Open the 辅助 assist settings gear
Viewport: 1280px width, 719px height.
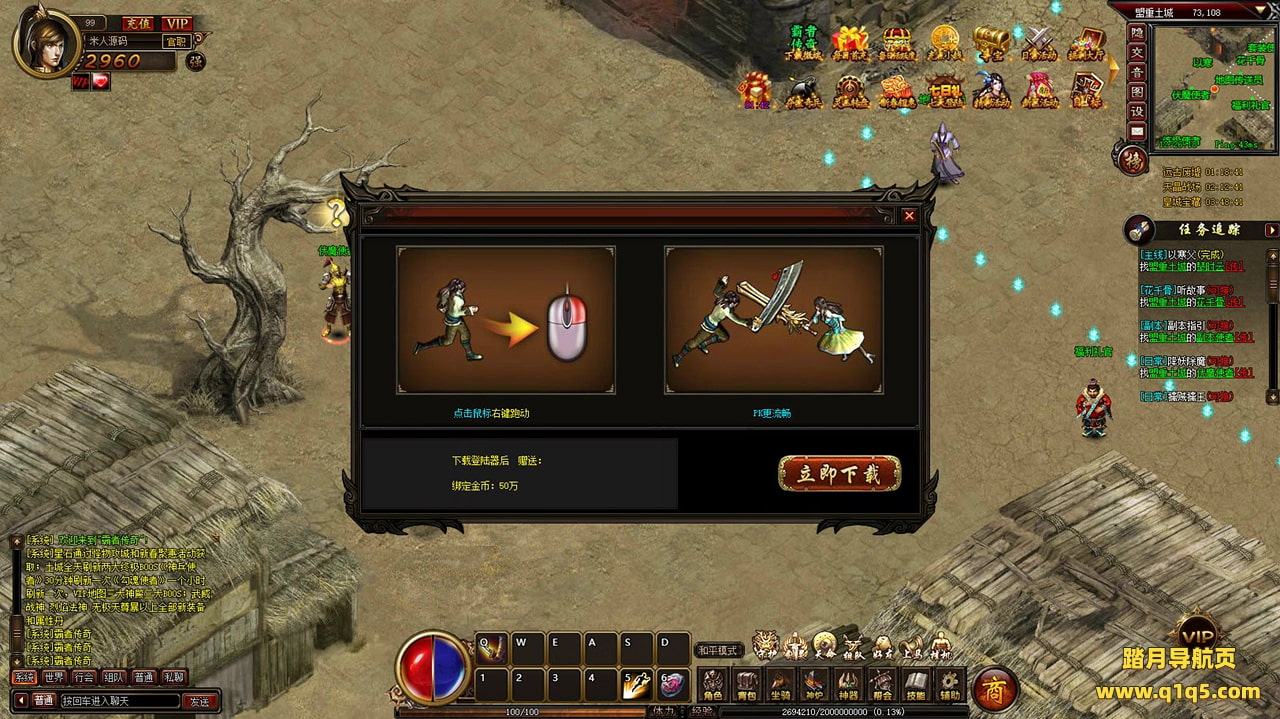click(949, 686)
